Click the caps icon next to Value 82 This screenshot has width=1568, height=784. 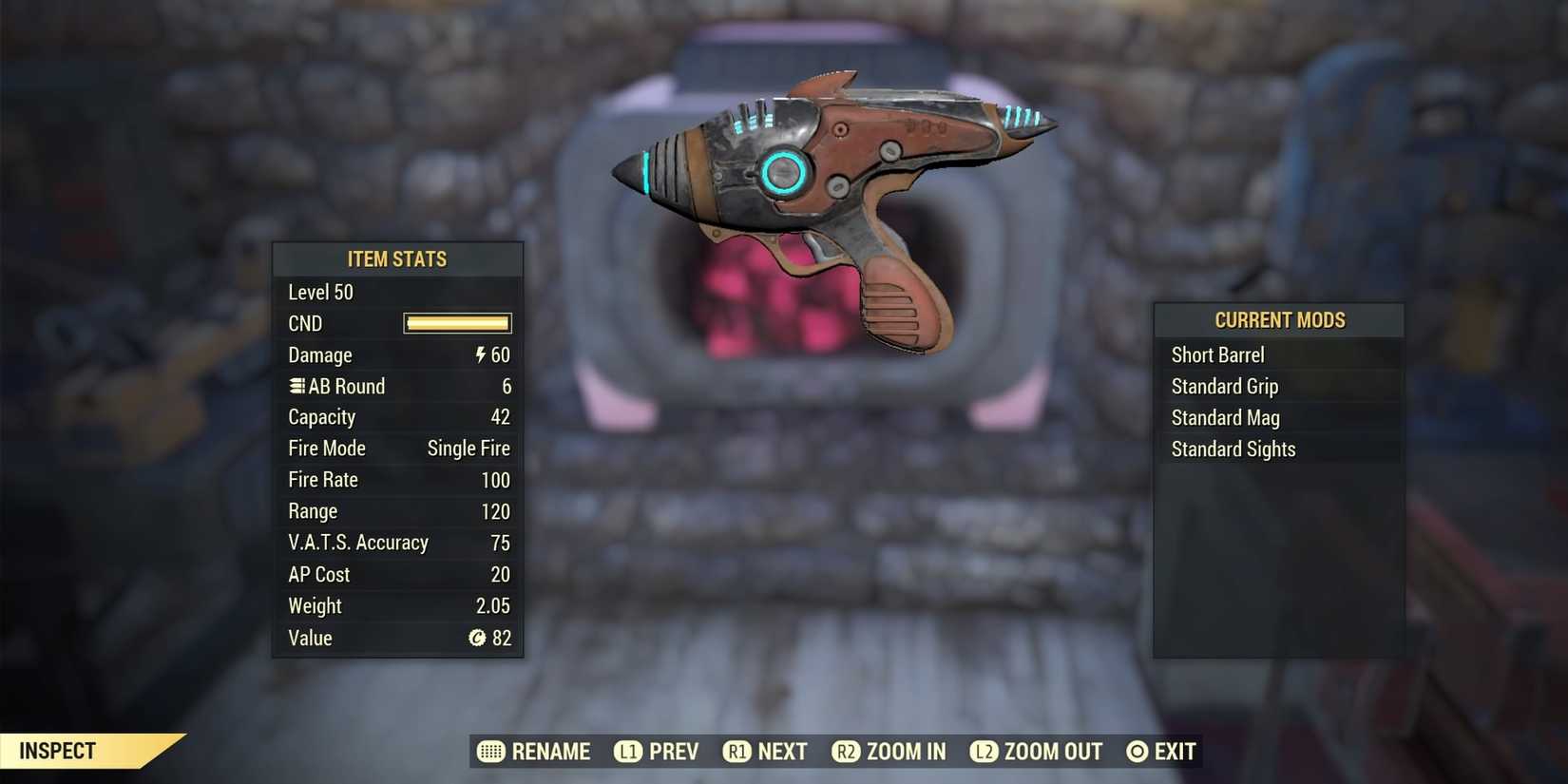(478, 639)
